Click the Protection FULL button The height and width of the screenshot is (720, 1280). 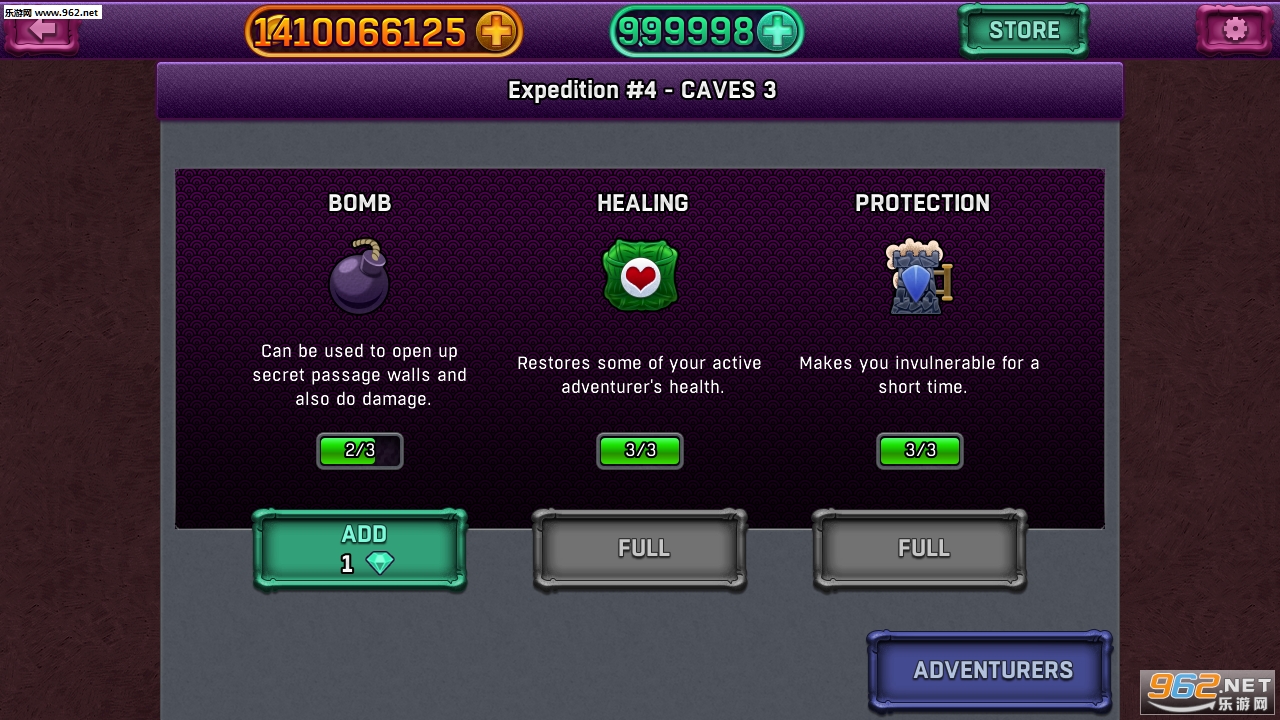click(920, 548)
